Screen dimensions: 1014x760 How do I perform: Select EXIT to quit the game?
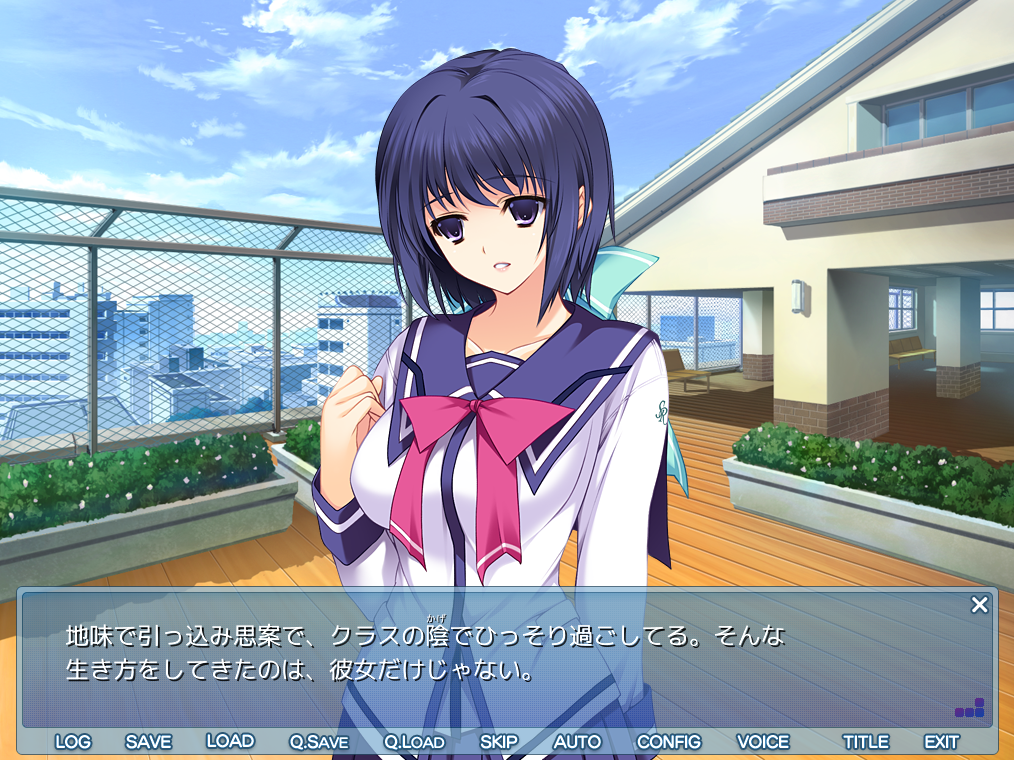point(941,742)
